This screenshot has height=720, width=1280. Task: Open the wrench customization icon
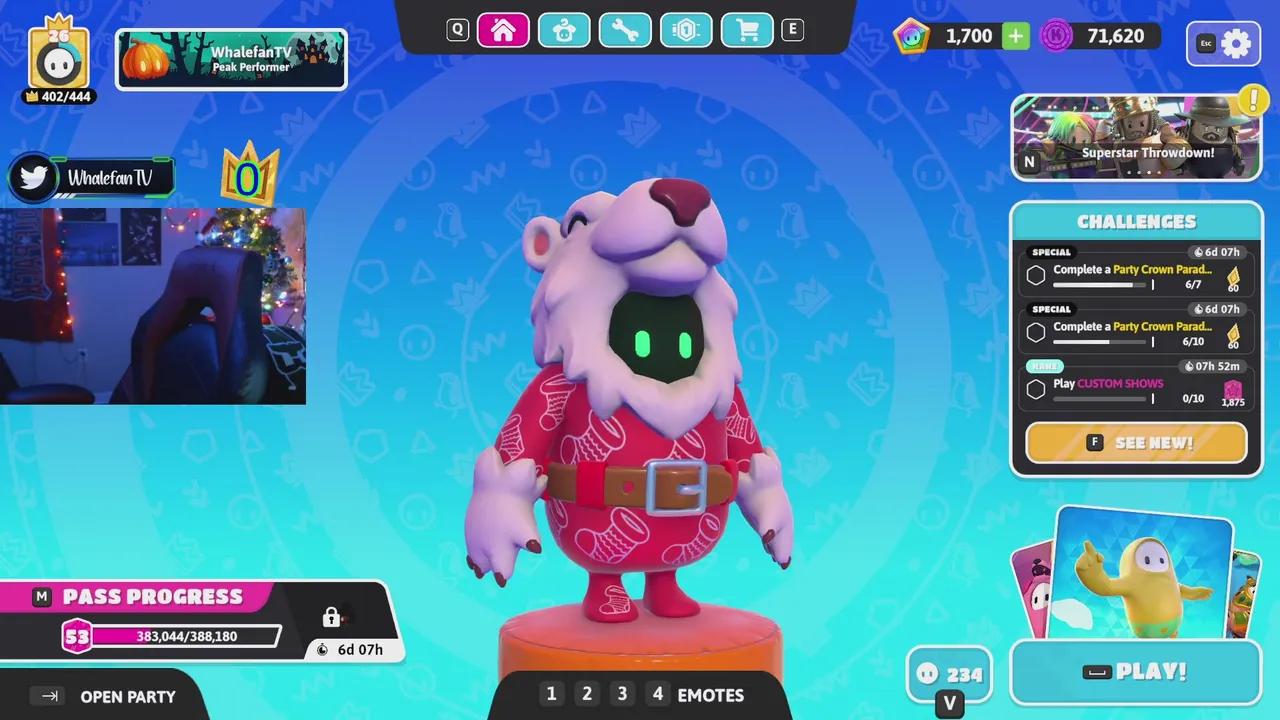click(625, 30)
